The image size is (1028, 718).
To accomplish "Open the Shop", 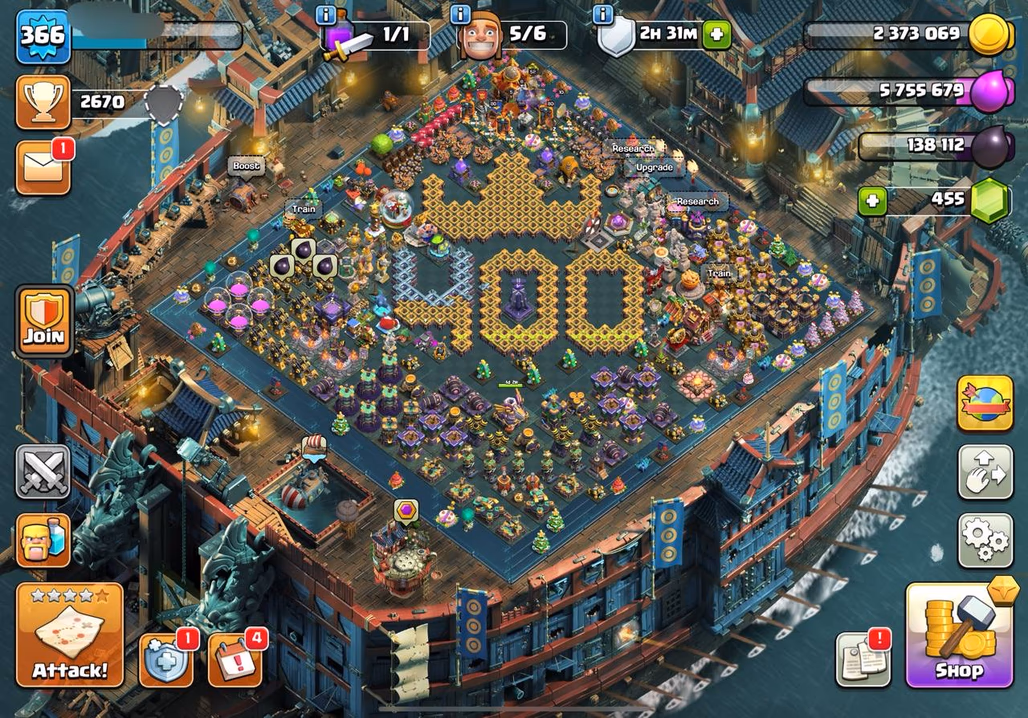I will (958, 635).
